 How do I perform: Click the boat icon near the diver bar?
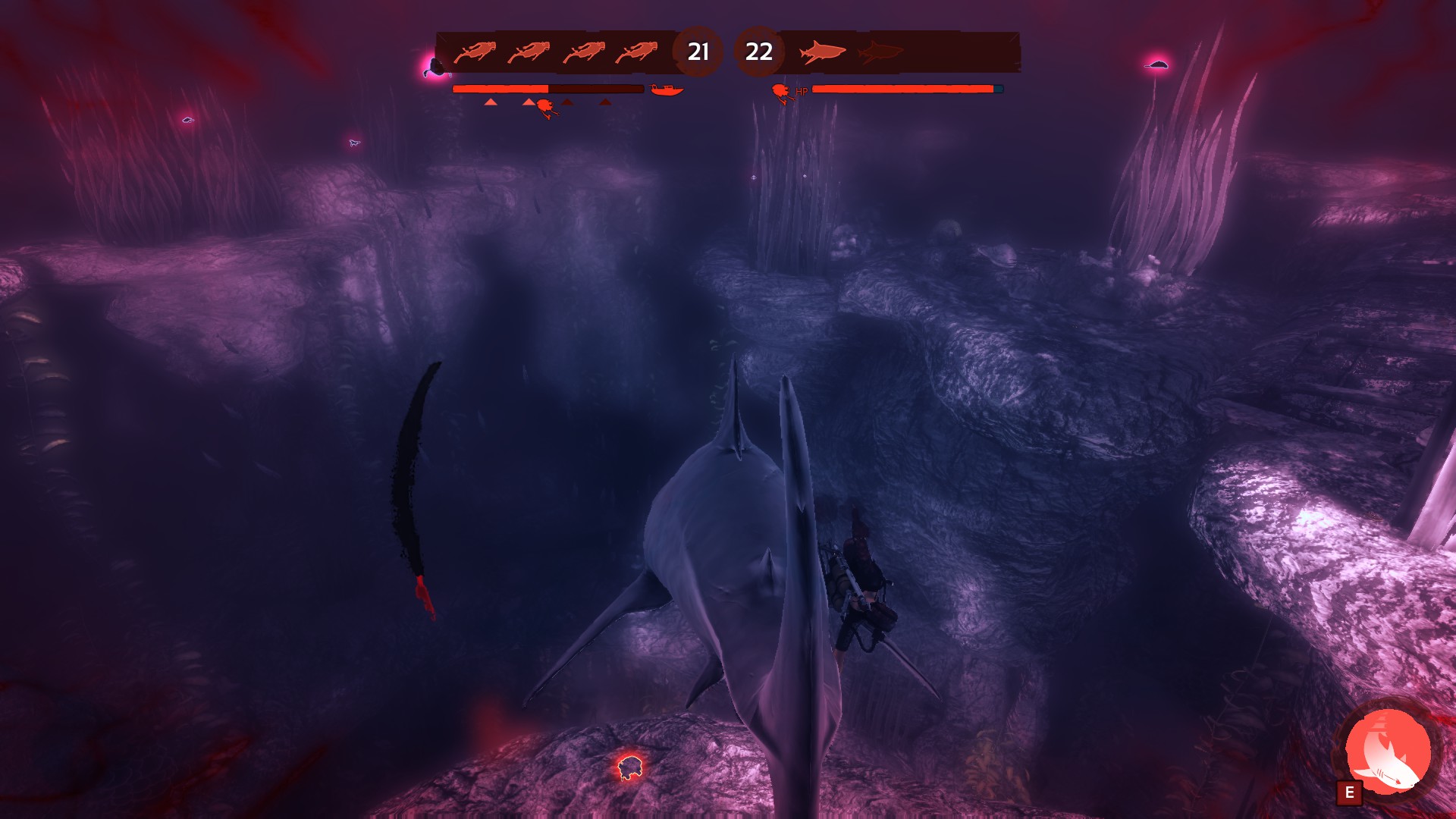pyautogui.click(x=666, y=88)
